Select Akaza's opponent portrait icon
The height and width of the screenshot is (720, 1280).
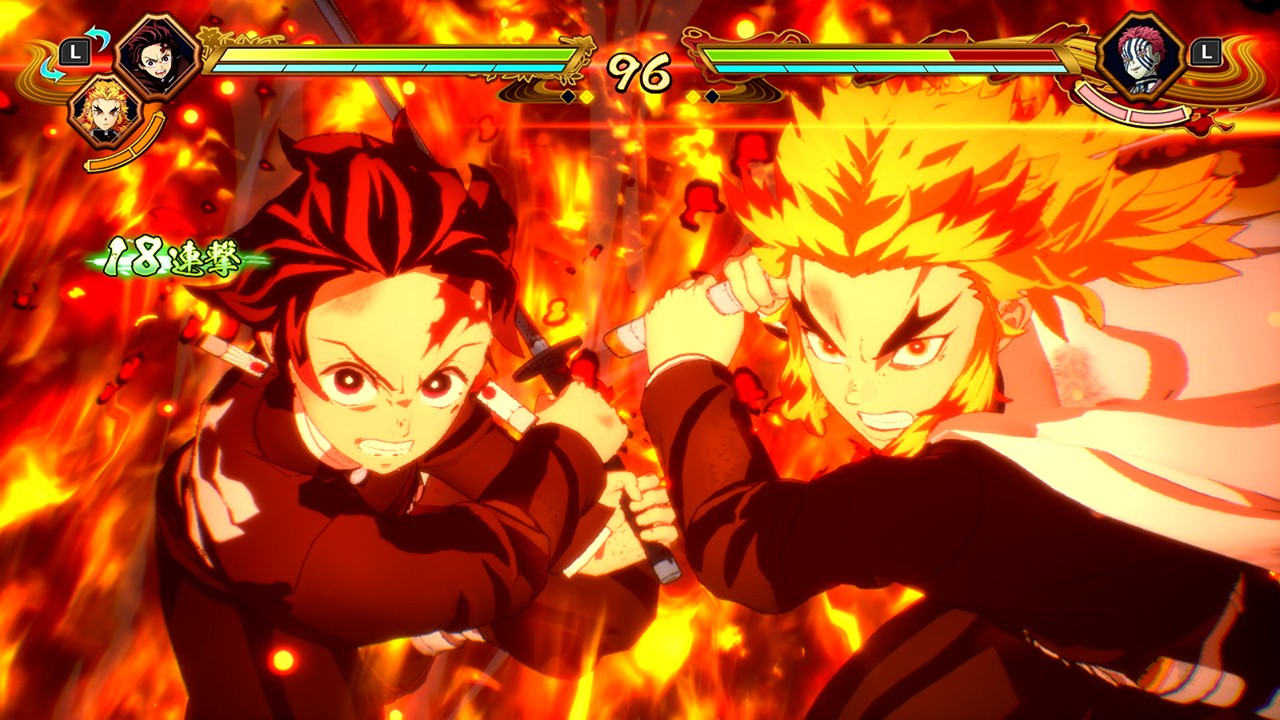click(1139, 55)
